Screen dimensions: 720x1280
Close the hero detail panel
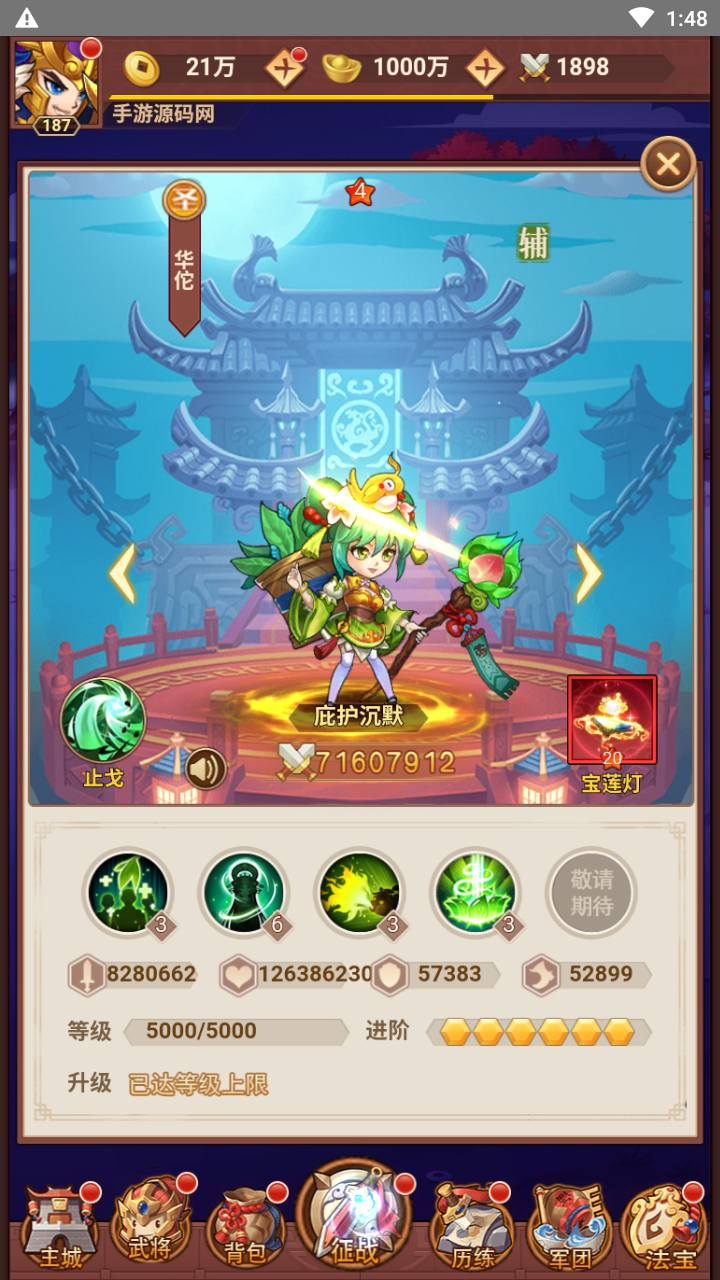[668, 164]
